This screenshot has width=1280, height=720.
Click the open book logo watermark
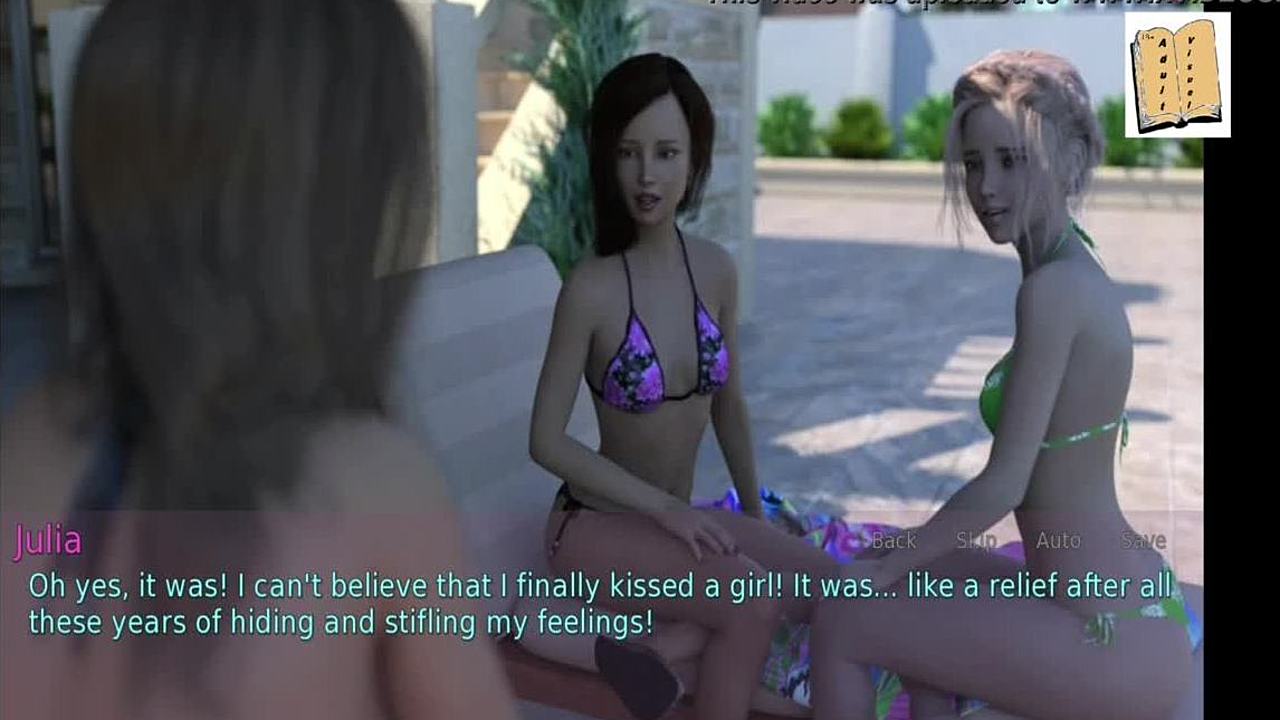pyautogui.click(x=1177, y=75)
